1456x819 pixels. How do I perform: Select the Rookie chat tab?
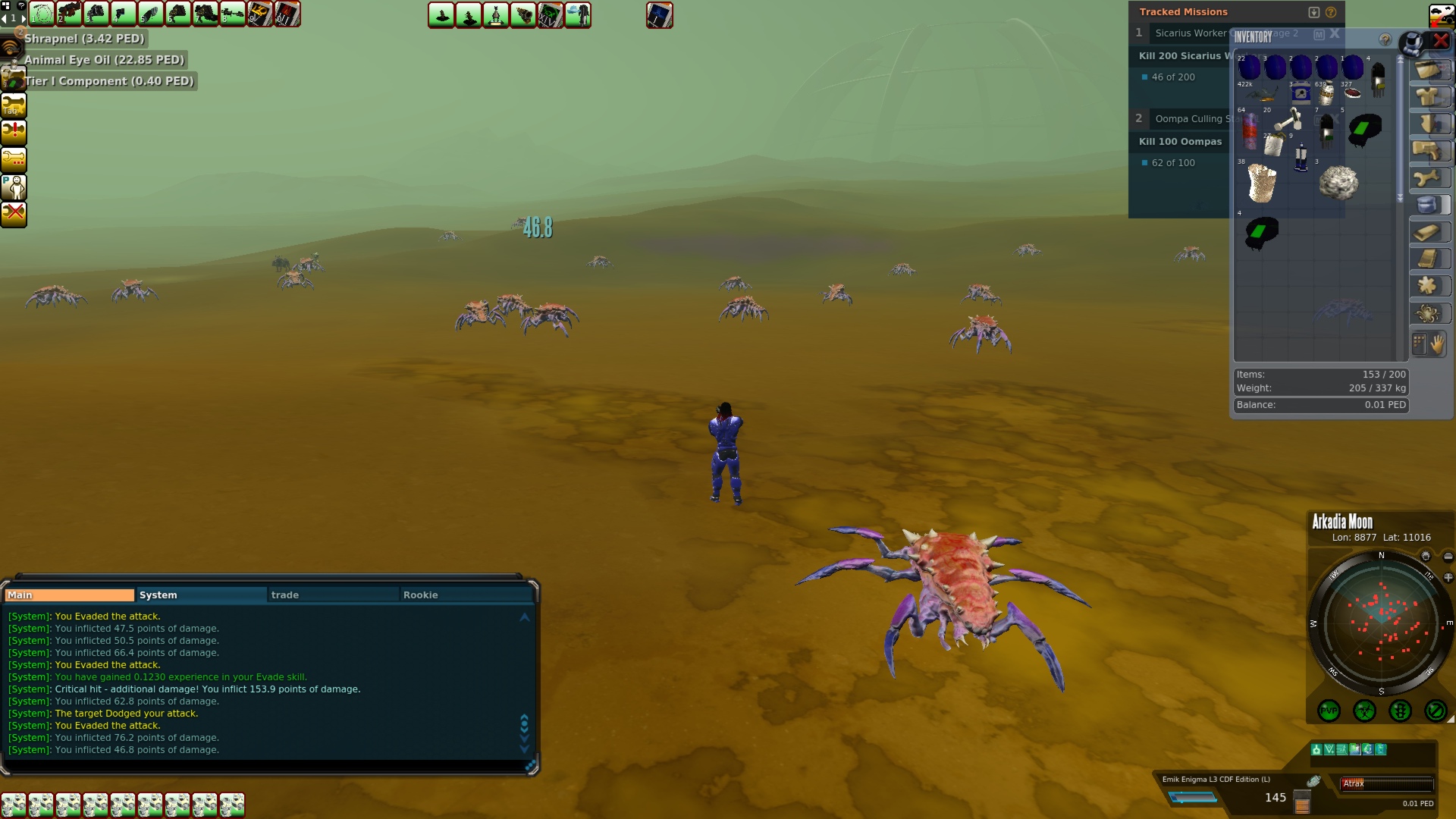coord(465,595)
